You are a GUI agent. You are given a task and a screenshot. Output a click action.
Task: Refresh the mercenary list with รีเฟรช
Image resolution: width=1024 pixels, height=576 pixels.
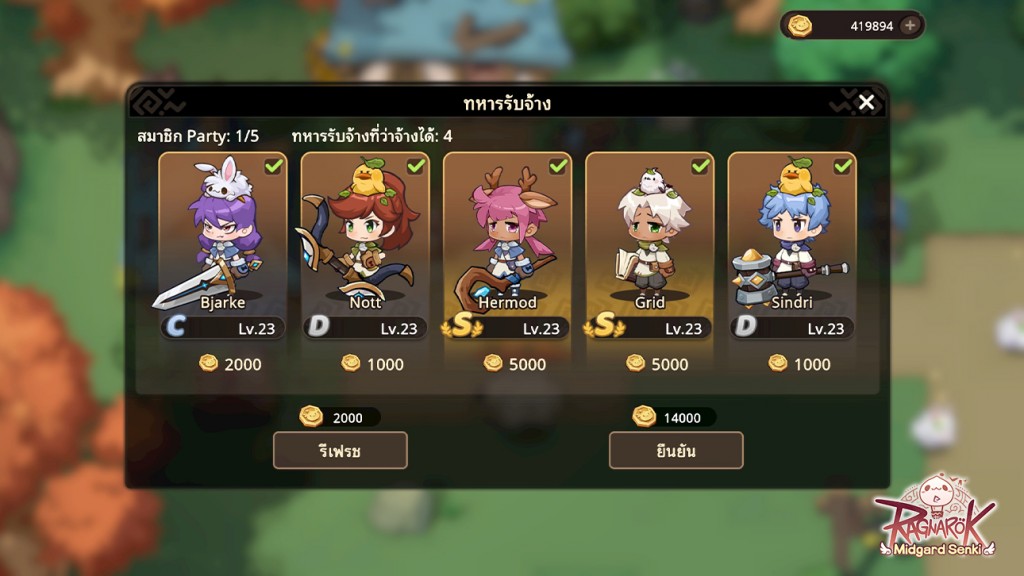[340, 450]
